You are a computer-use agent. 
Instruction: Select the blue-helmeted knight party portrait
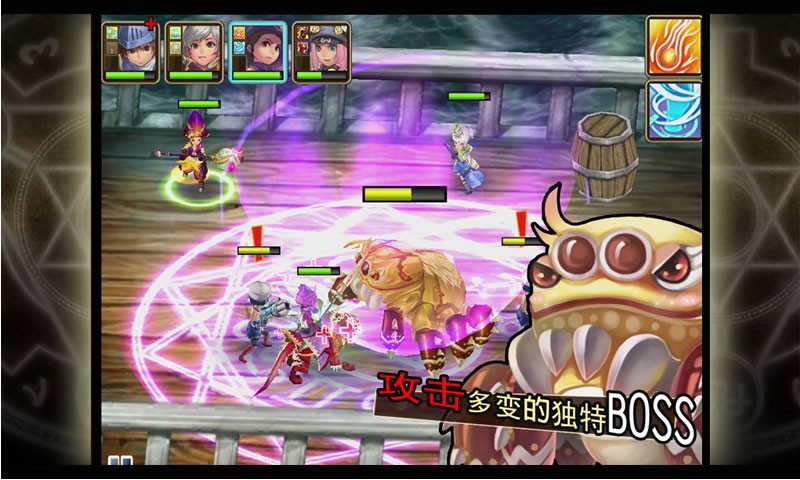click(130, 50)
